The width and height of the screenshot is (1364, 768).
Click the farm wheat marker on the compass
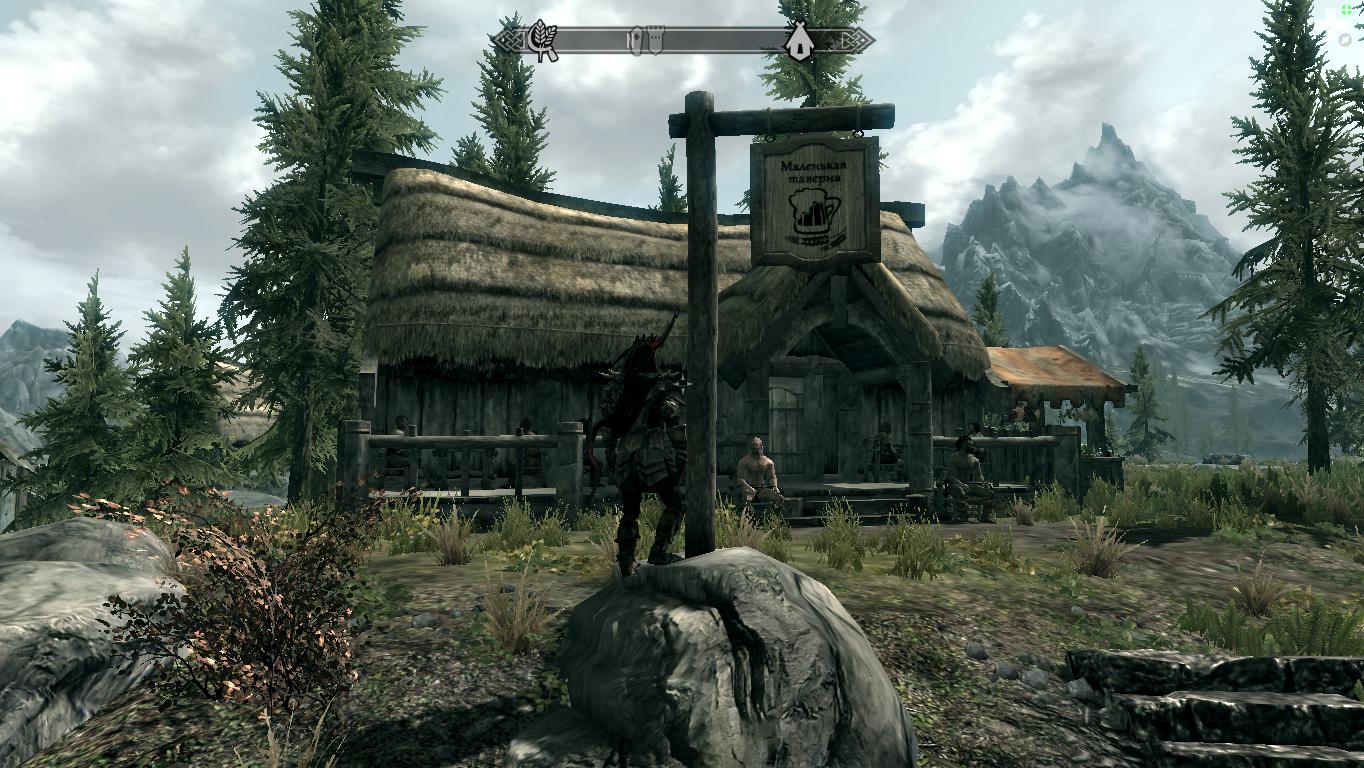click(x=542, y=41)
